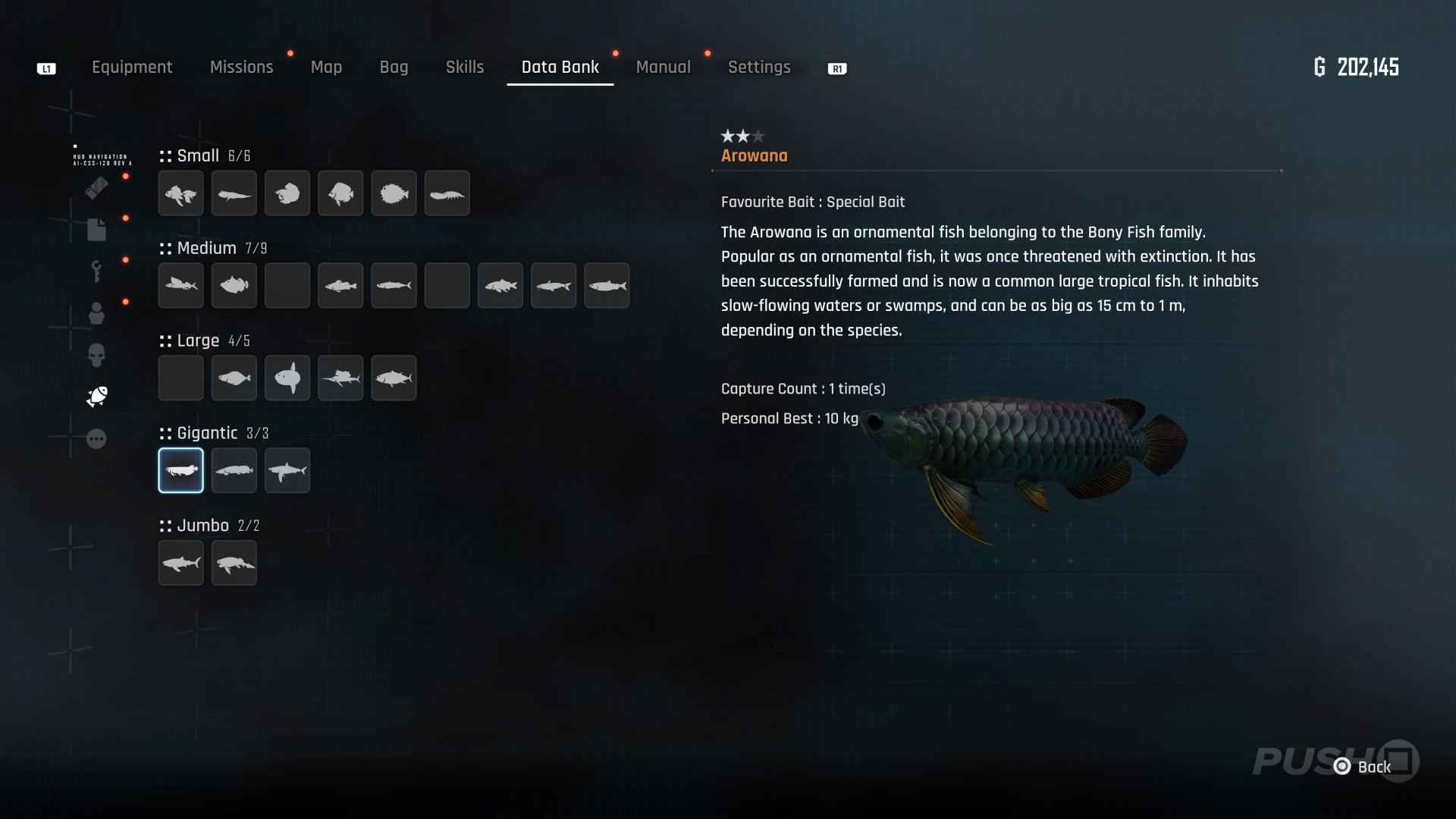Open the three-dots category in the sidebar
Screen dimensions: 1456x819
[96, 439]
